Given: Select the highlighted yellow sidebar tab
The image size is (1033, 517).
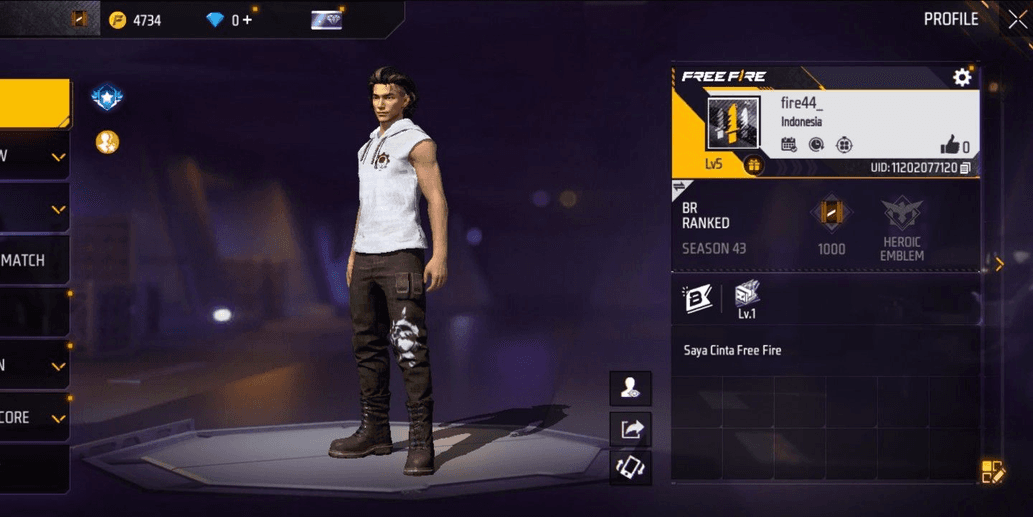Looking at the screenshot, I should click(35, 103).
